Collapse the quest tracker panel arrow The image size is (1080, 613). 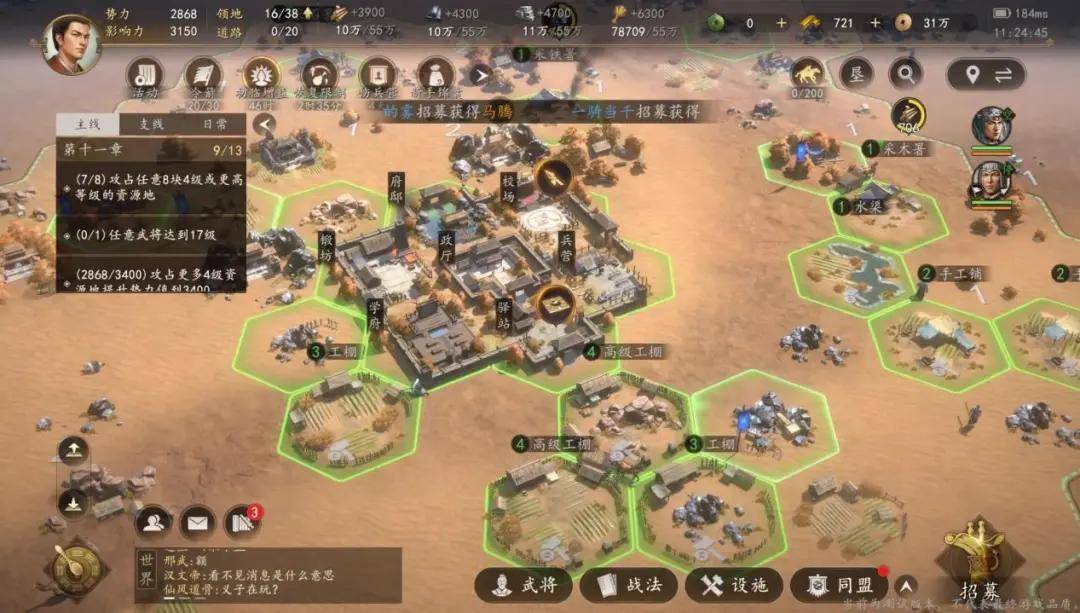point(264,124)
